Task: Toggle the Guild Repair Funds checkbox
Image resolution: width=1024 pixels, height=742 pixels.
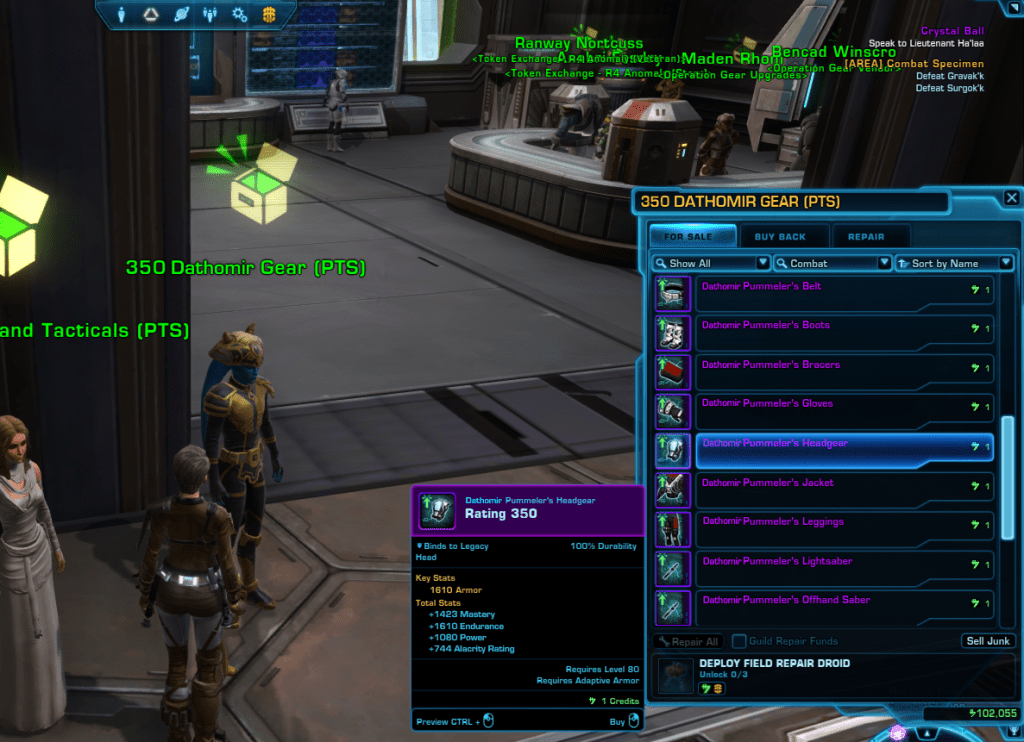Action: tap(739, 641)
